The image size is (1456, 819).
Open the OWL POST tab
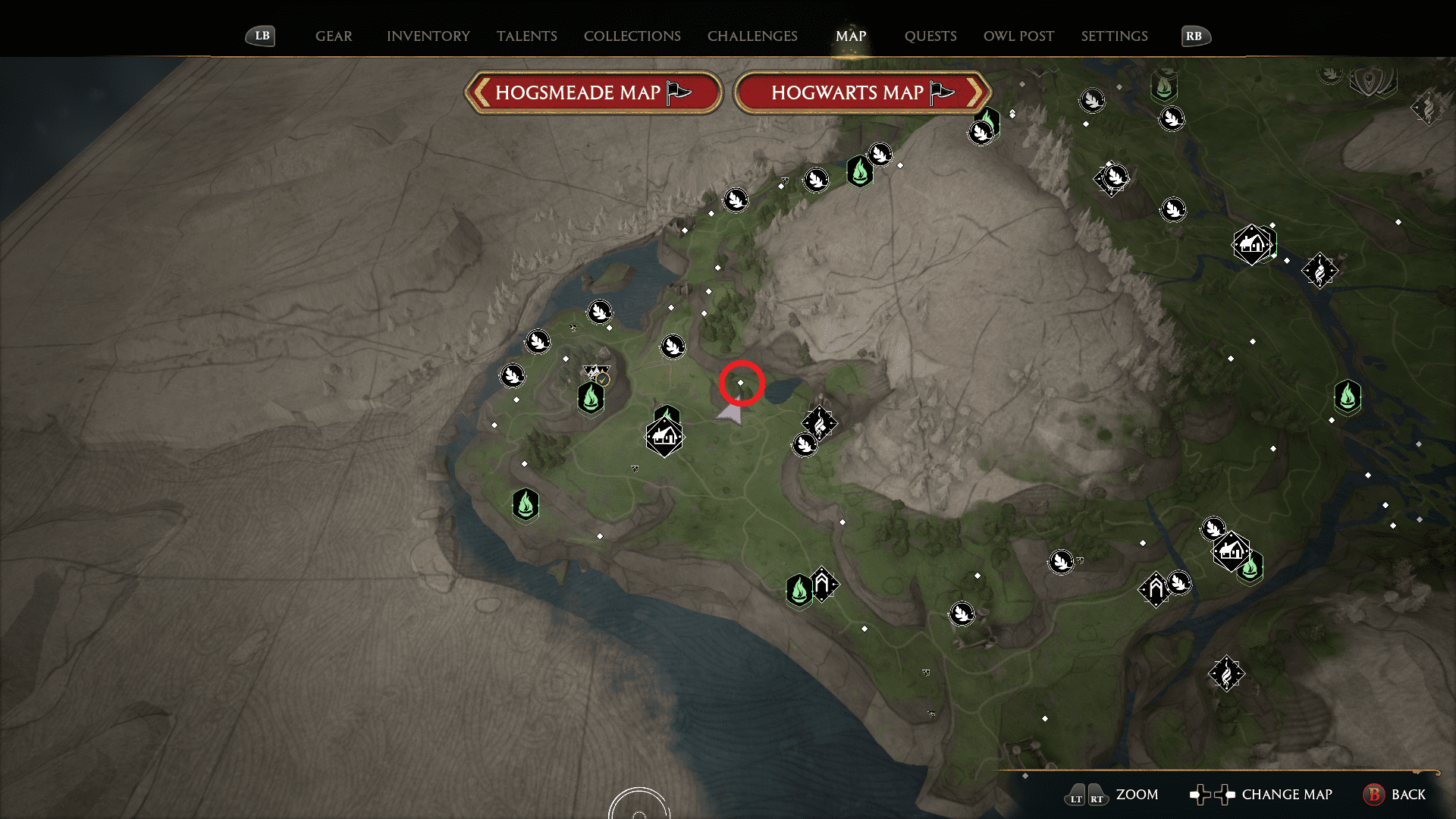(1018, 36)
